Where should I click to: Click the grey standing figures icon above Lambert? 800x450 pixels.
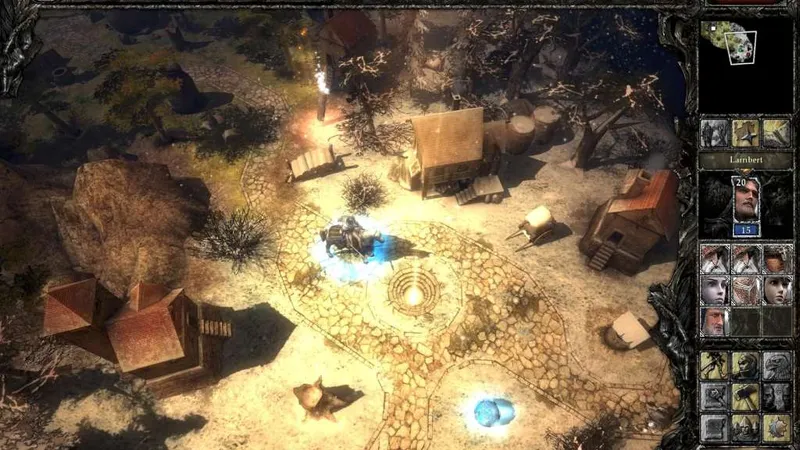click(x=714, y=133)
